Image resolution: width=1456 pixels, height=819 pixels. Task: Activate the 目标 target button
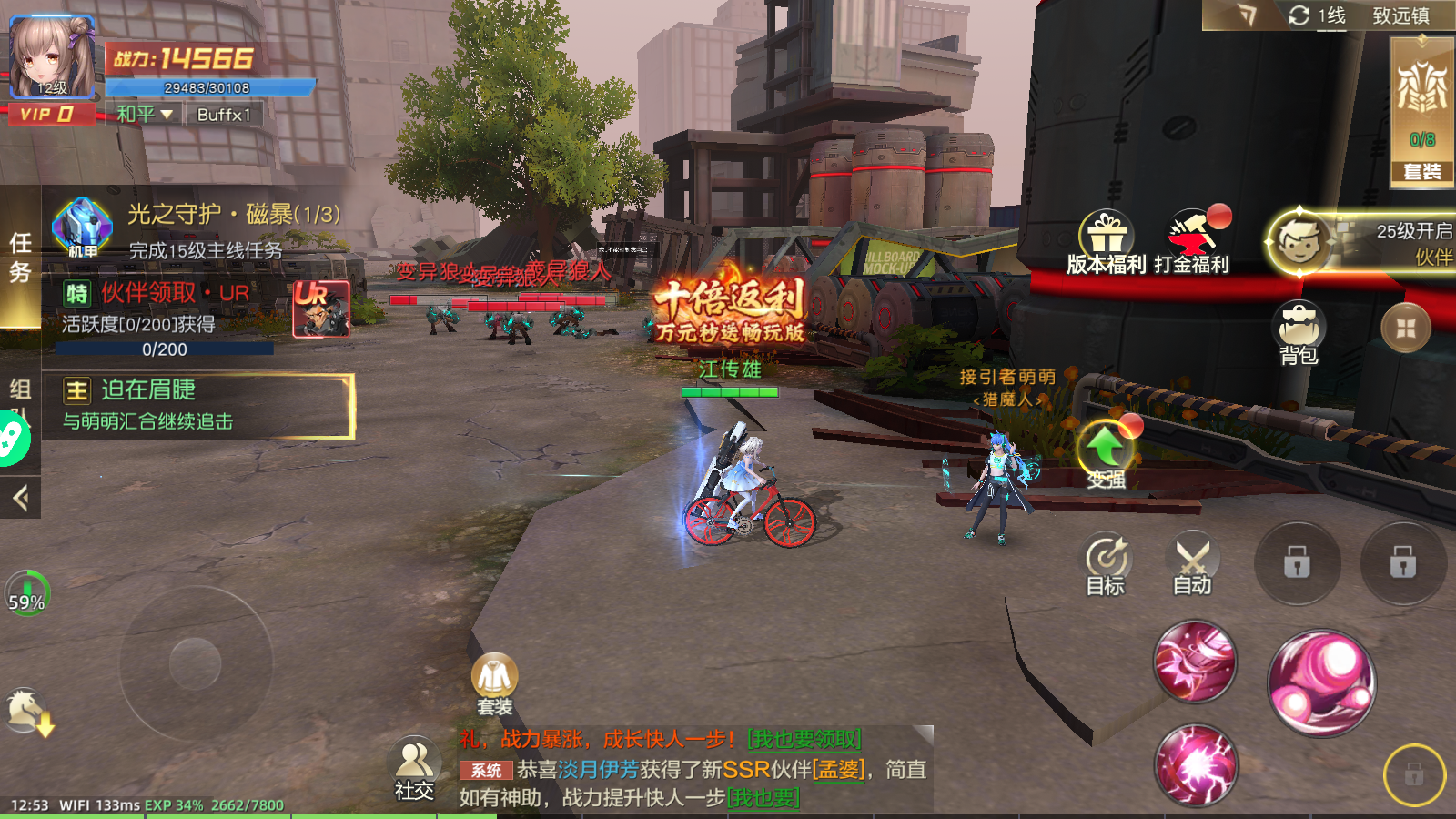click(x=1107, y=564)
